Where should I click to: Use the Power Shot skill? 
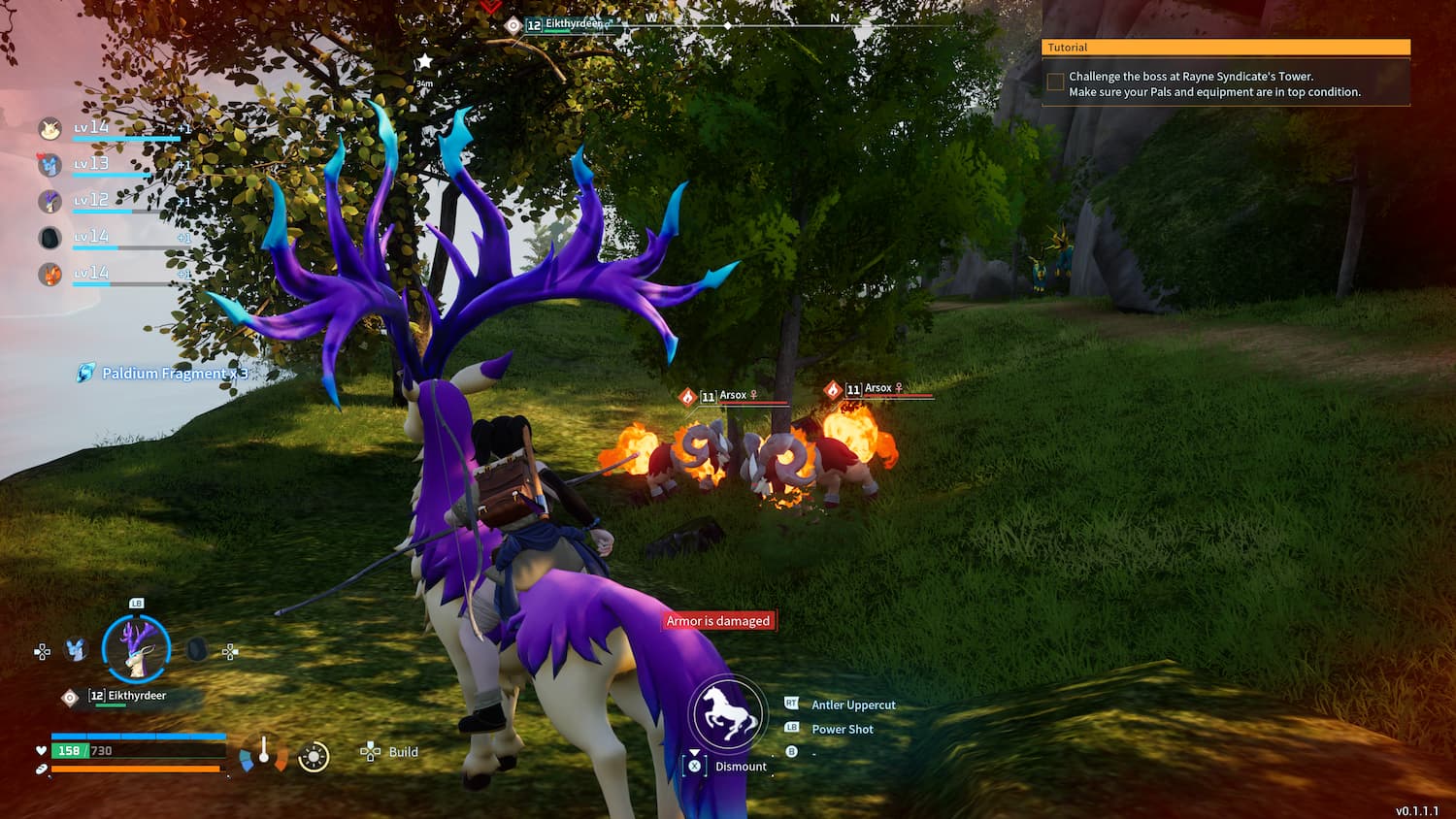tap(842, 730)
